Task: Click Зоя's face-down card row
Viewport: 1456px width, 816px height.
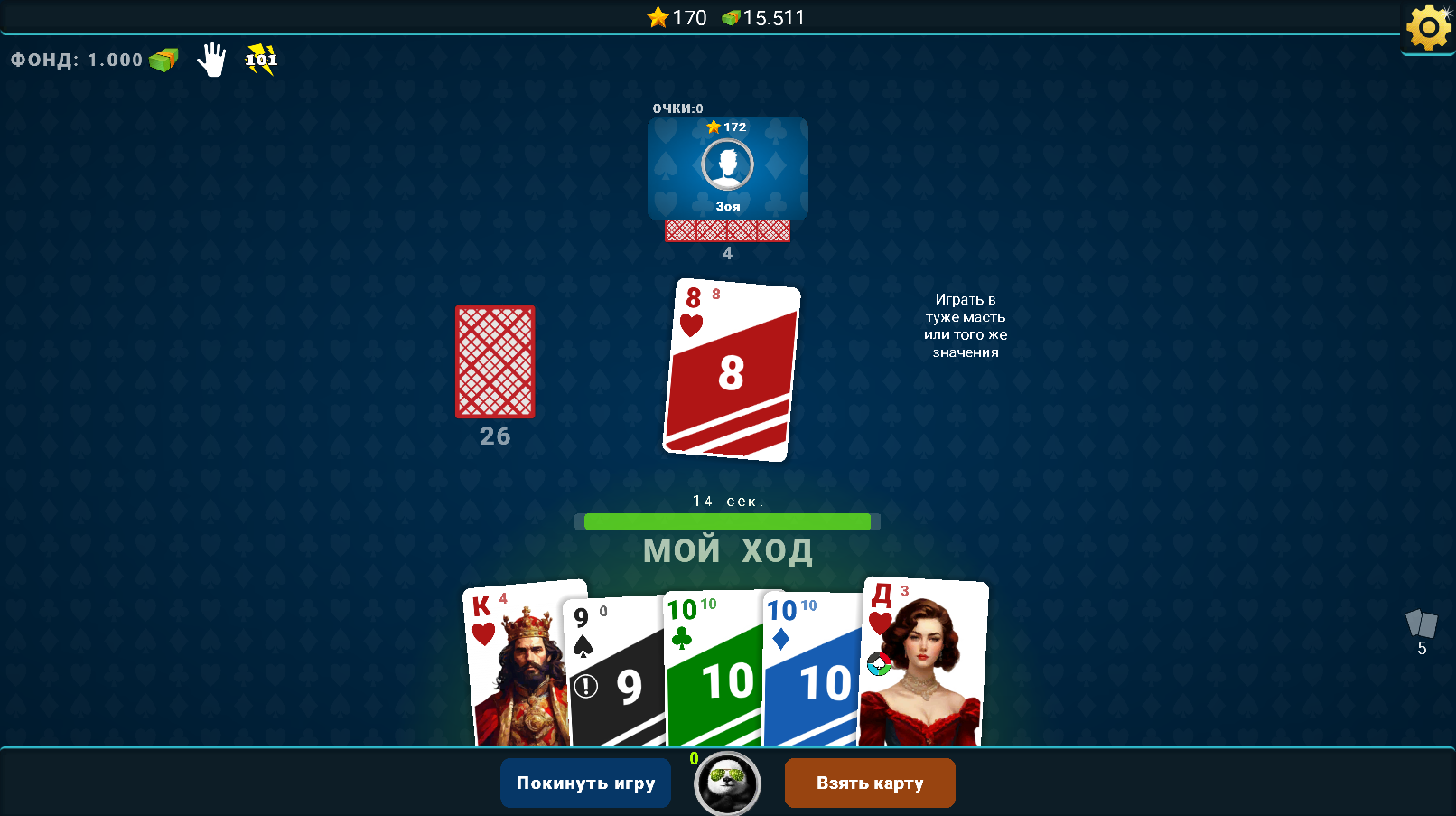Action: (x=727, y=231)
